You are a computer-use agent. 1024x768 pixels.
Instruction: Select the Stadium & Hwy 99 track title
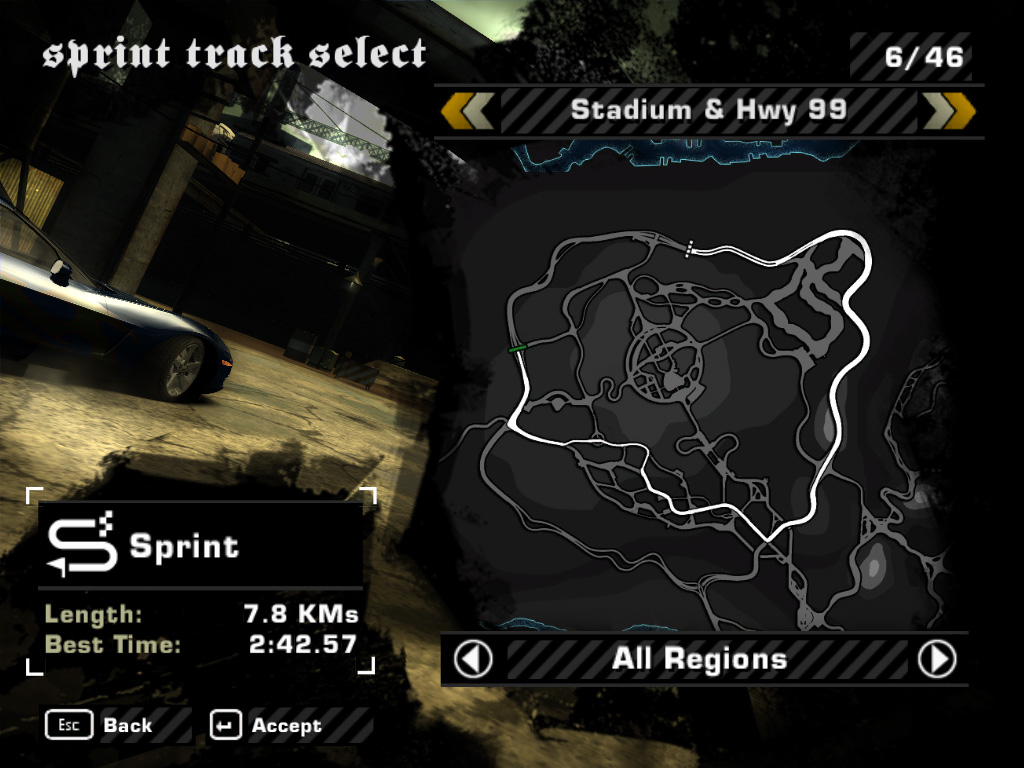click(x=708, y=111)
